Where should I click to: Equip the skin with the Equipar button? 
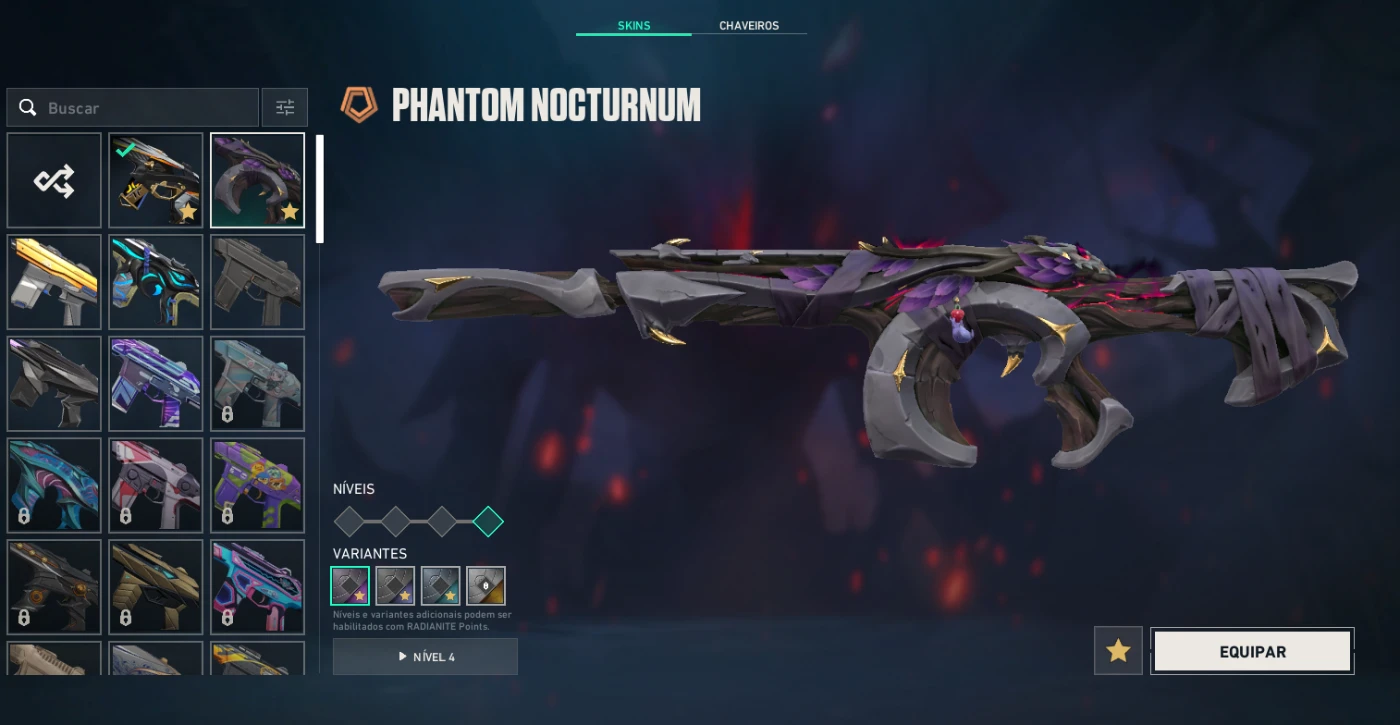click(x=1252, y=651)
